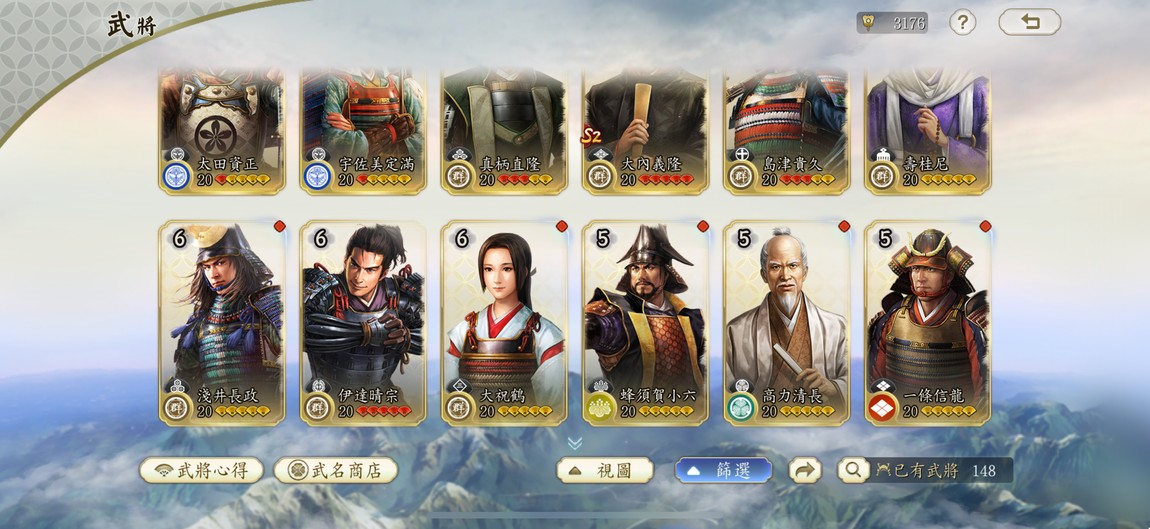Screen dimensions: 1150x529
Task: Pick the 蜂須賀小六 general card
Action: pos(645,322)
